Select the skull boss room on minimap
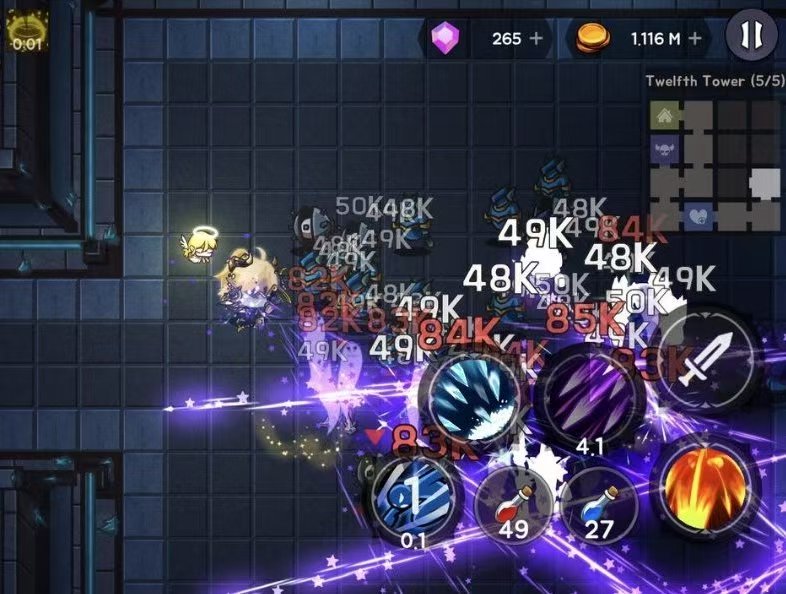786x594 pixels. pyautogui.click(x=663, y=150)
